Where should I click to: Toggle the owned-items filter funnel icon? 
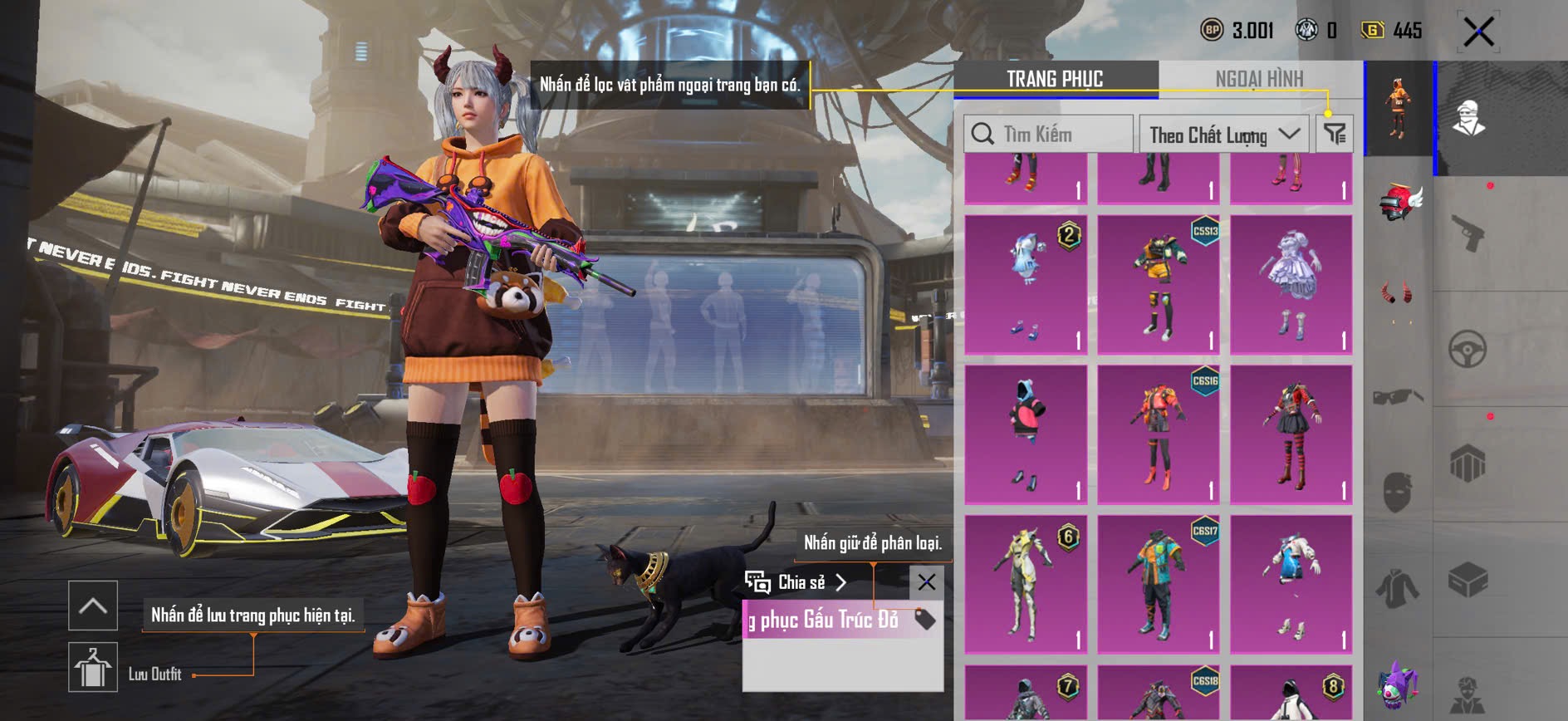[1335, 134]
